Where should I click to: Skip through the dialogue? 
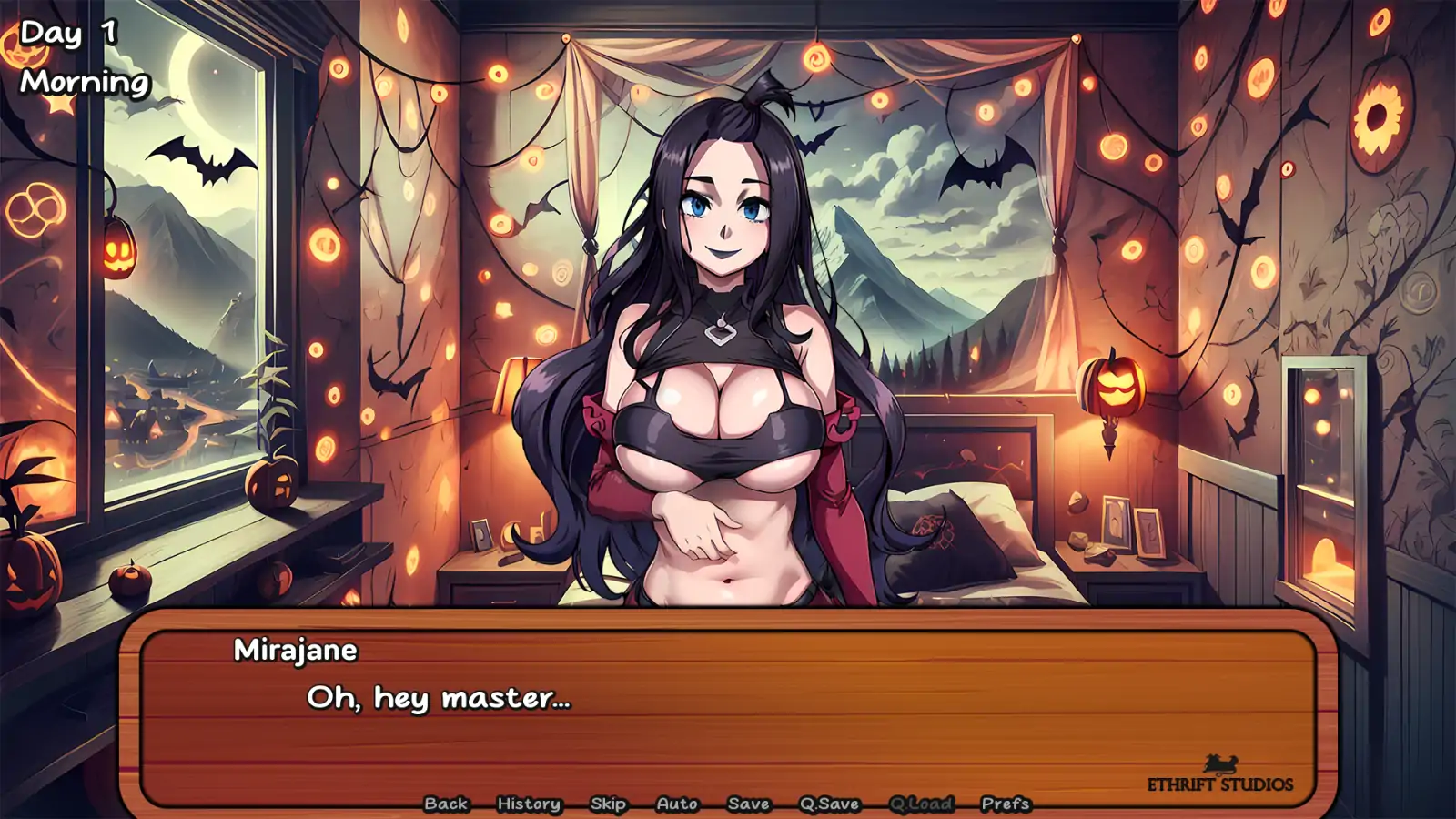[608, 804]
